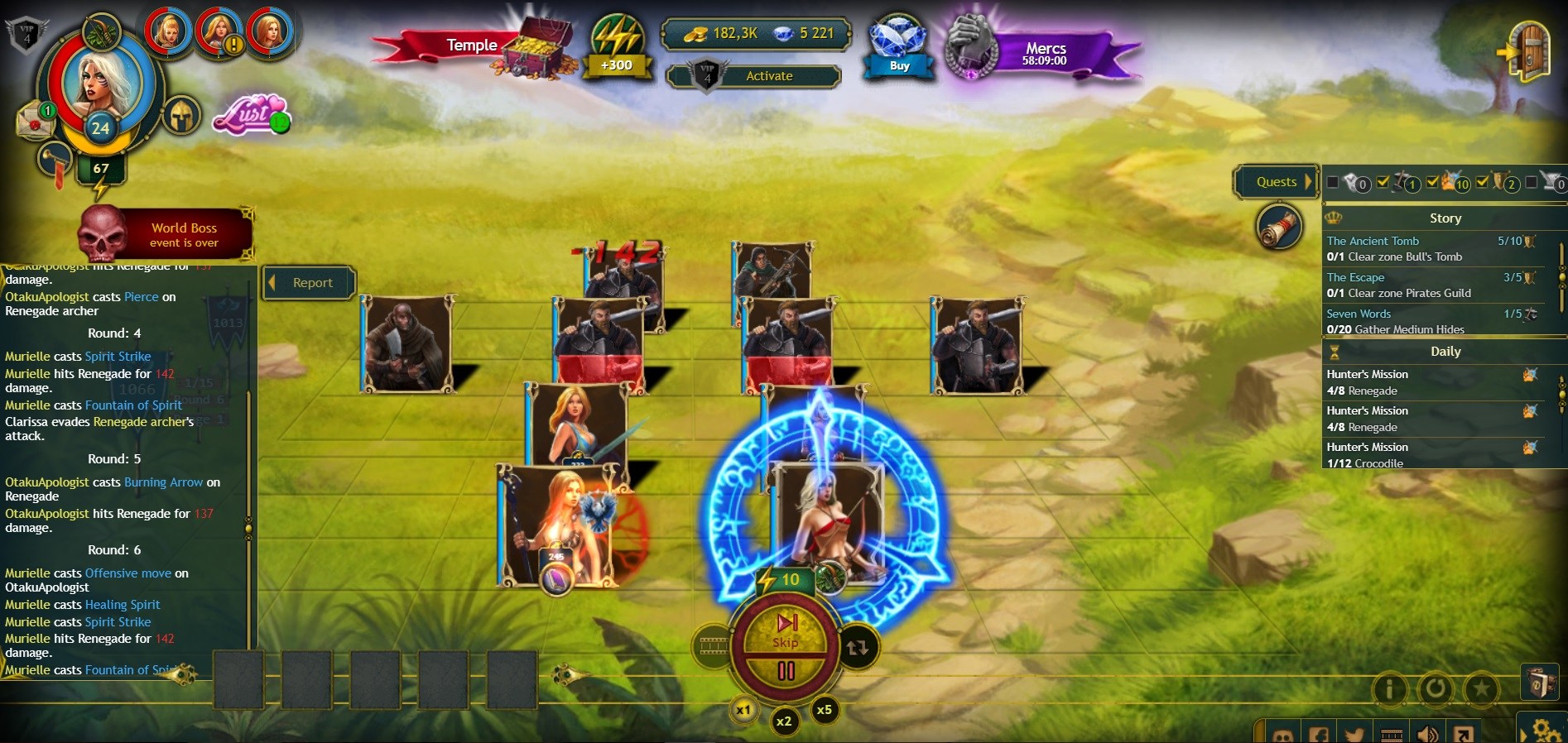
Task: Open the Mercs event banner
Action: click(1045, 53)
